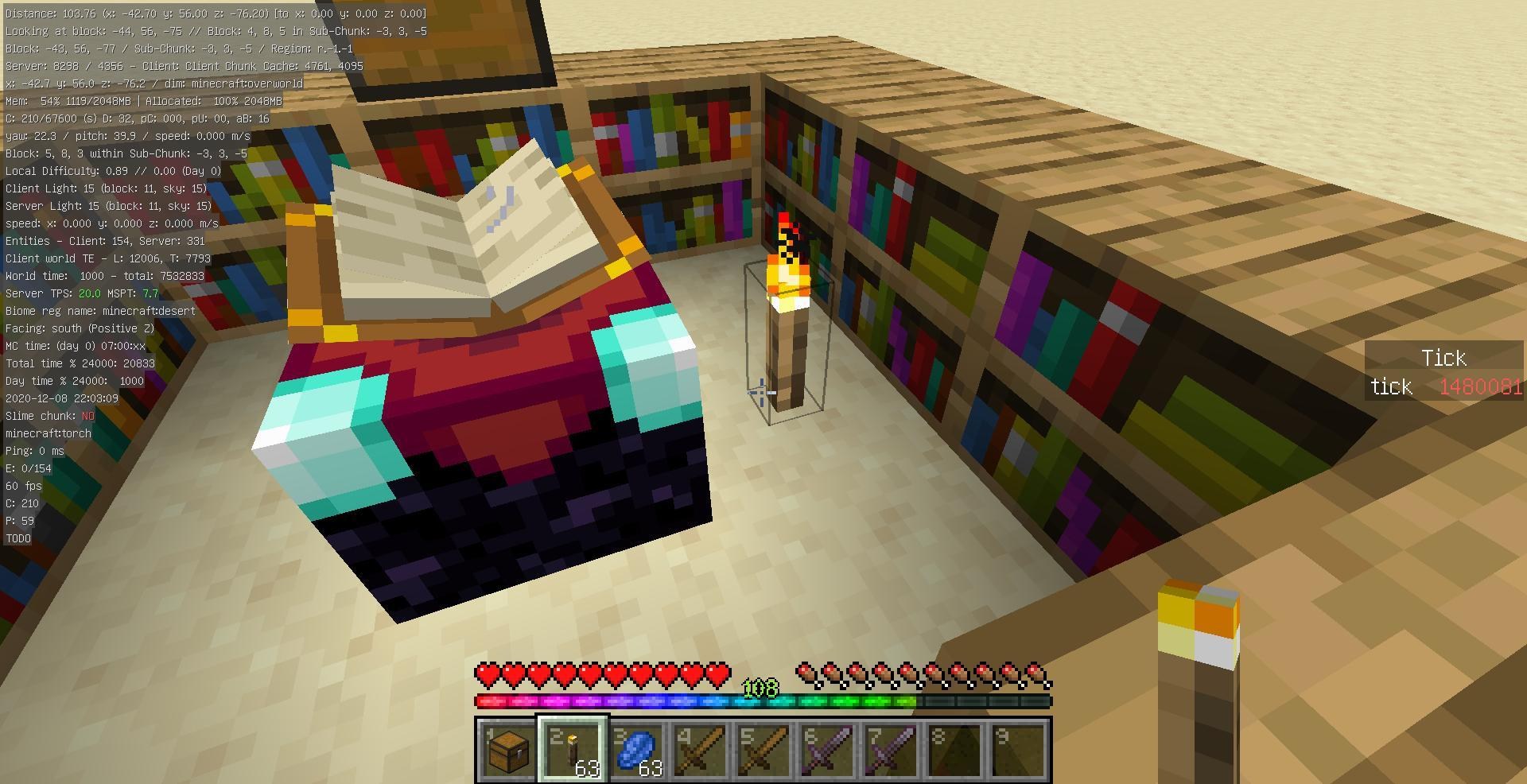Expand the Tick overlay panel
The width and height of the screenshot is (1527, 784).
coord(1443,358)
